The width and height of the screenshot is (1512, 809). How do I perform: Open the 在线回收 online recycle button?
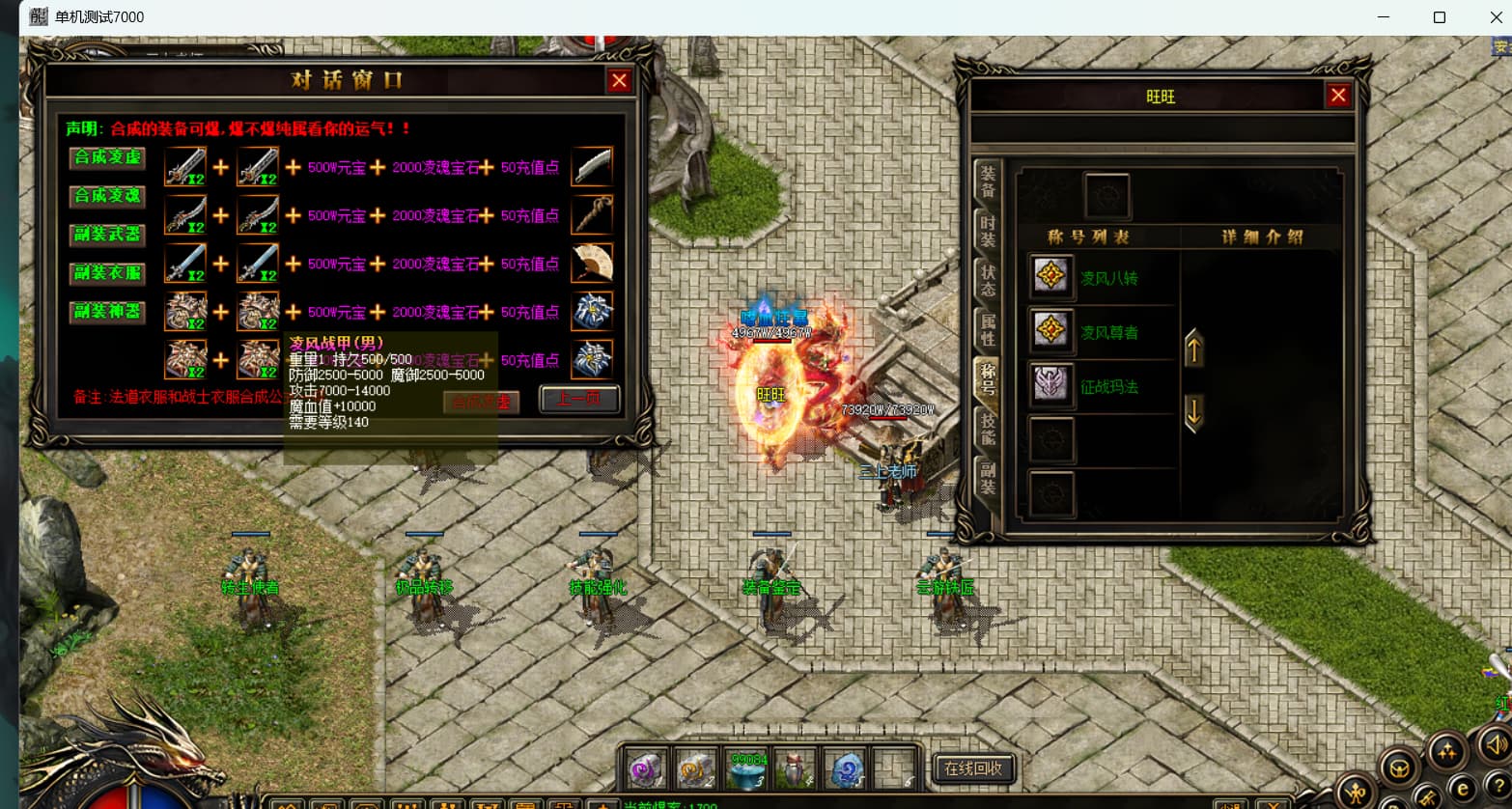pos(973,768)
